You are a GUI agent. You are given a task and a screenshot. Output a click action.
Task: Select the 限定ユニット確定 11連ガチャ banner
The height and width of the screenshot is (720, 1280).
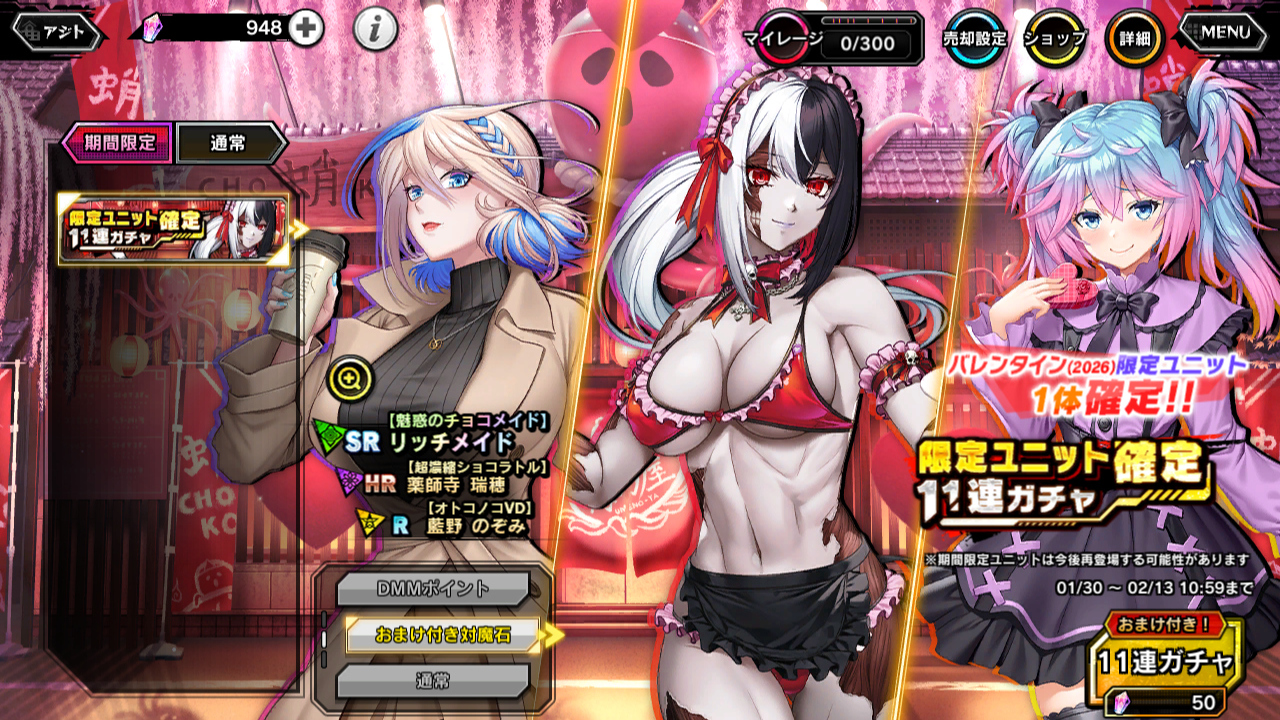(175, 230)
